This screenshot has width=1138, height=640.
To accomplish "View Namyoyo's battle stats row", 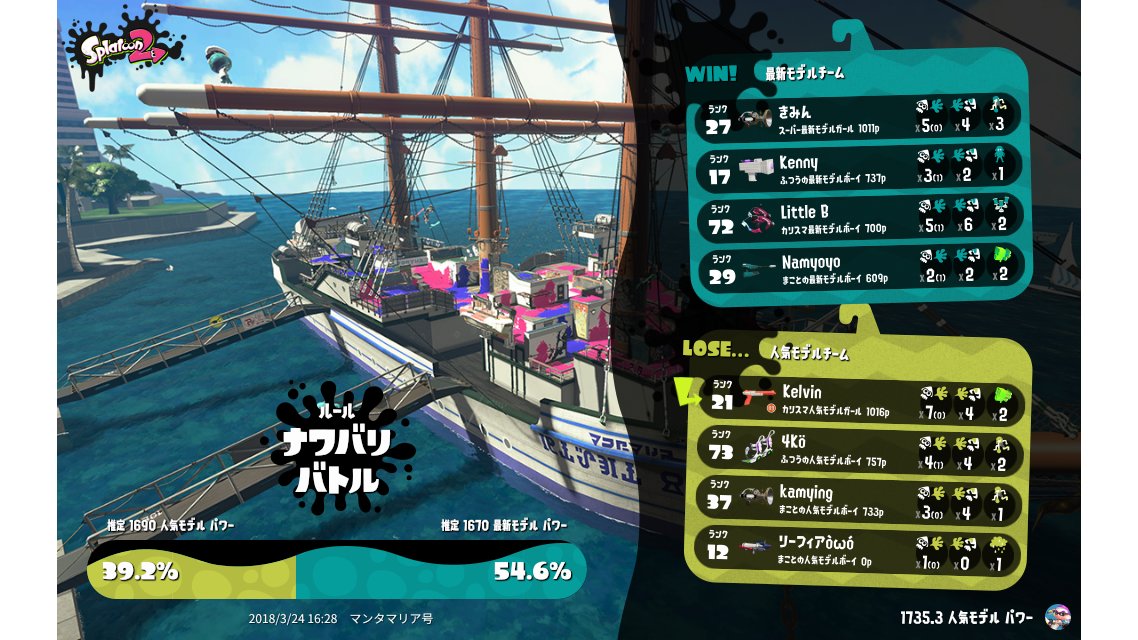I will pyautogui.click(x=860, y=267).
